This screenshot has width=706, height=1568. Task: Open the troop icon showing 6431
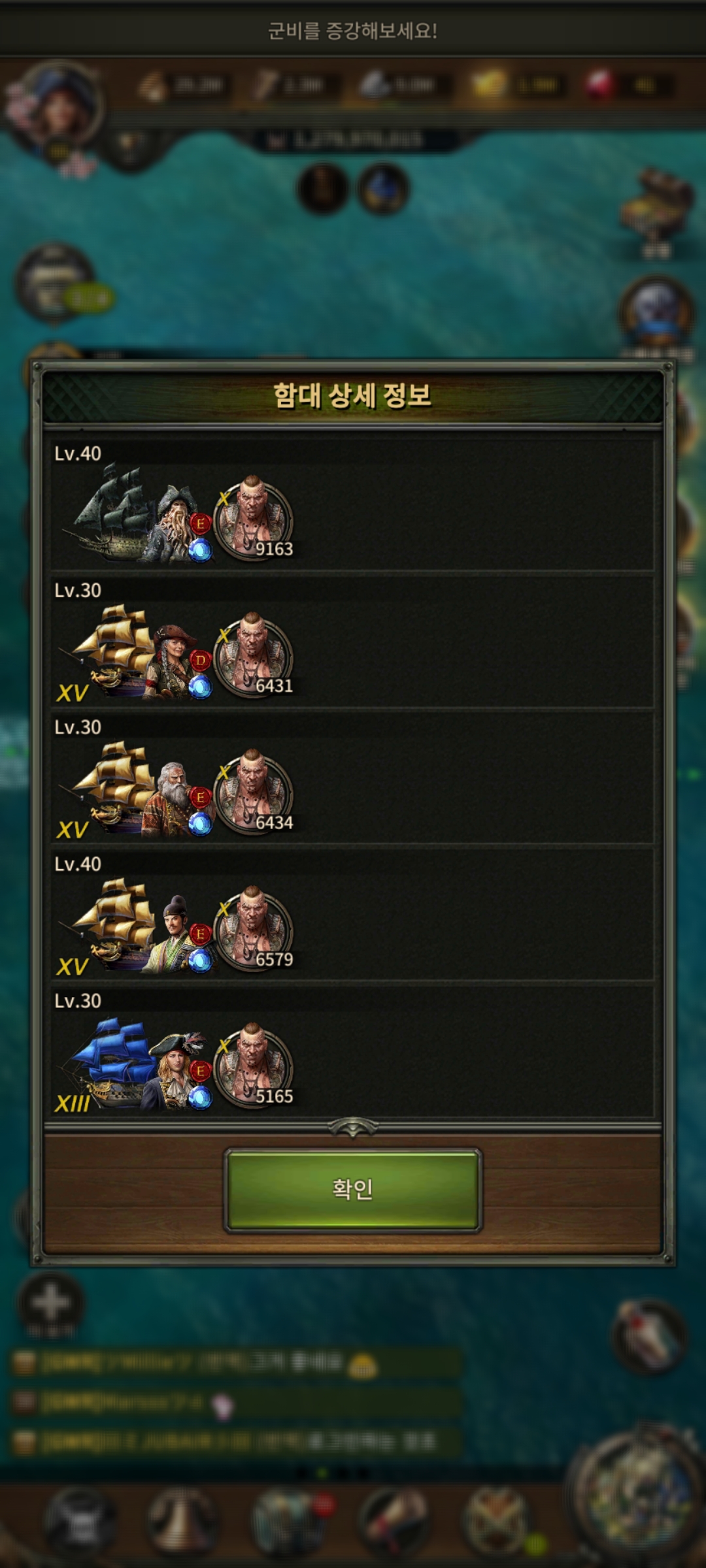tap(254, 656)
